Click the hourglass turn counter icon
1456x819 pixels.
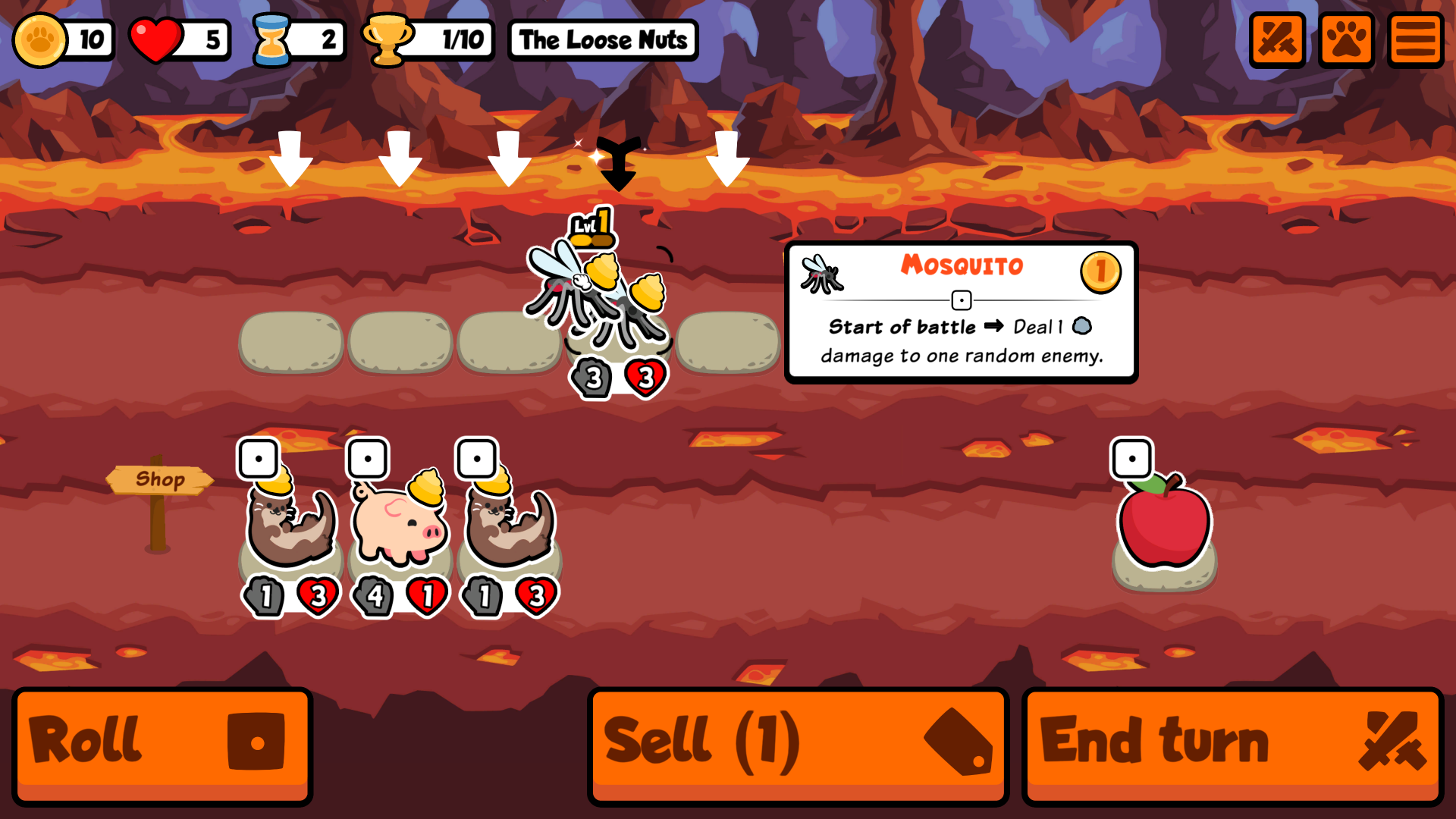click(x=273, y=38)
